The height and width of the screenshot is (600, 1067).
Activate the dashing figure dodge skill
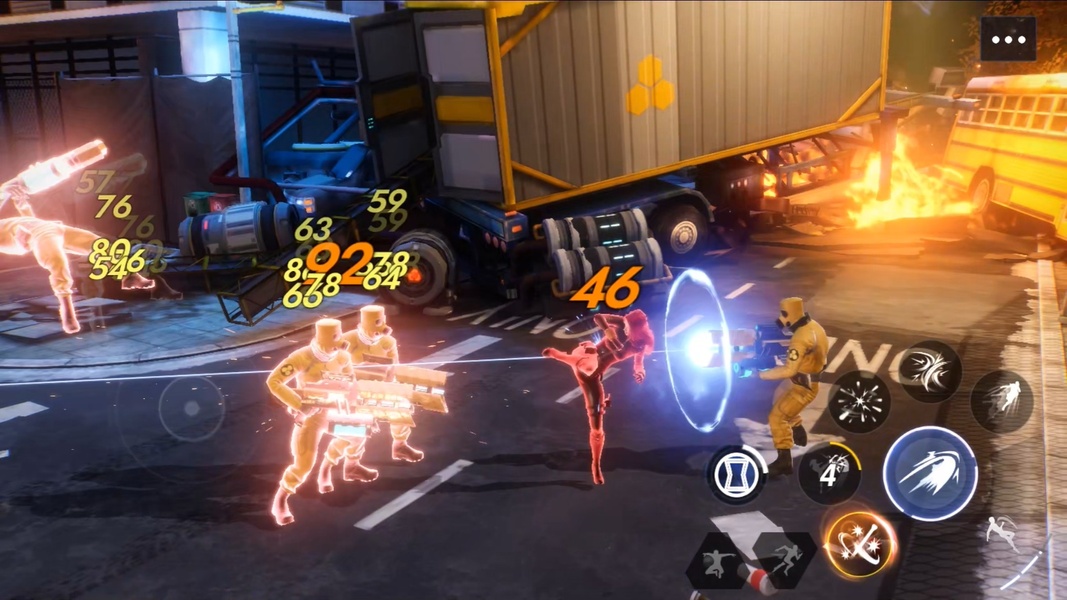point(1001,402)
